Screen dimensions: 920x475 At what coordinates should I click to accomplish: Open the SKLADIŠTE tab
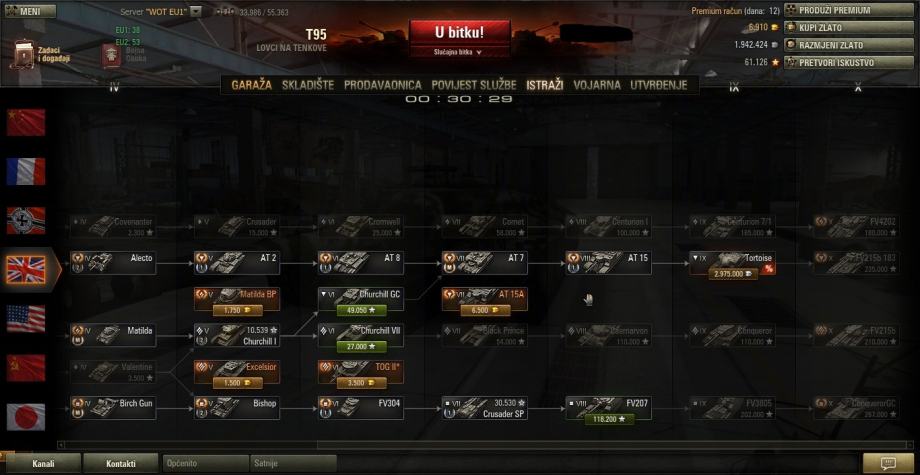309,86
